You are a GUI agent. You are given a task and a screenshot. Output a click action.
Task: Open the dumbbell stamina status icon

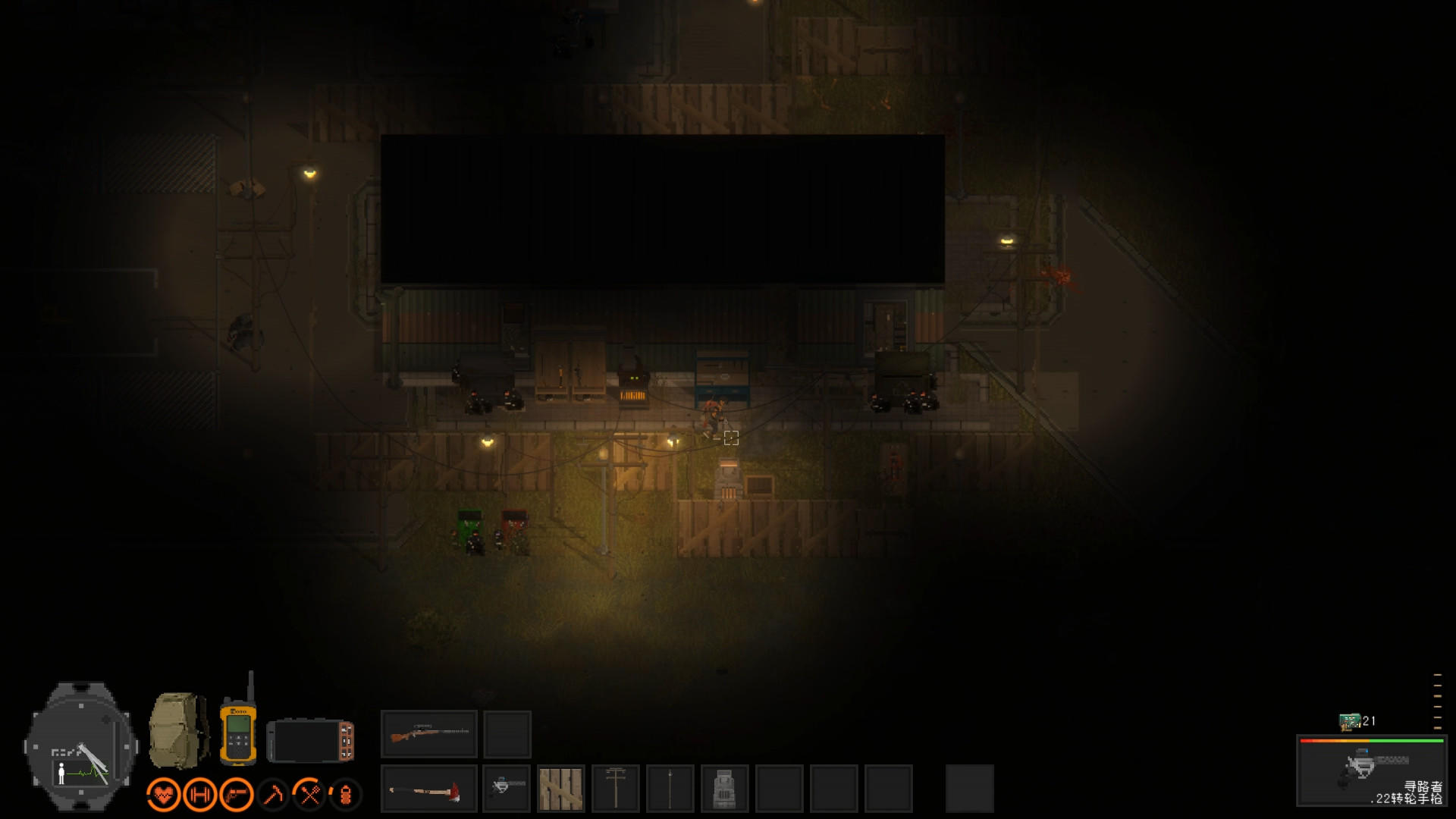(x=199, y=793)
